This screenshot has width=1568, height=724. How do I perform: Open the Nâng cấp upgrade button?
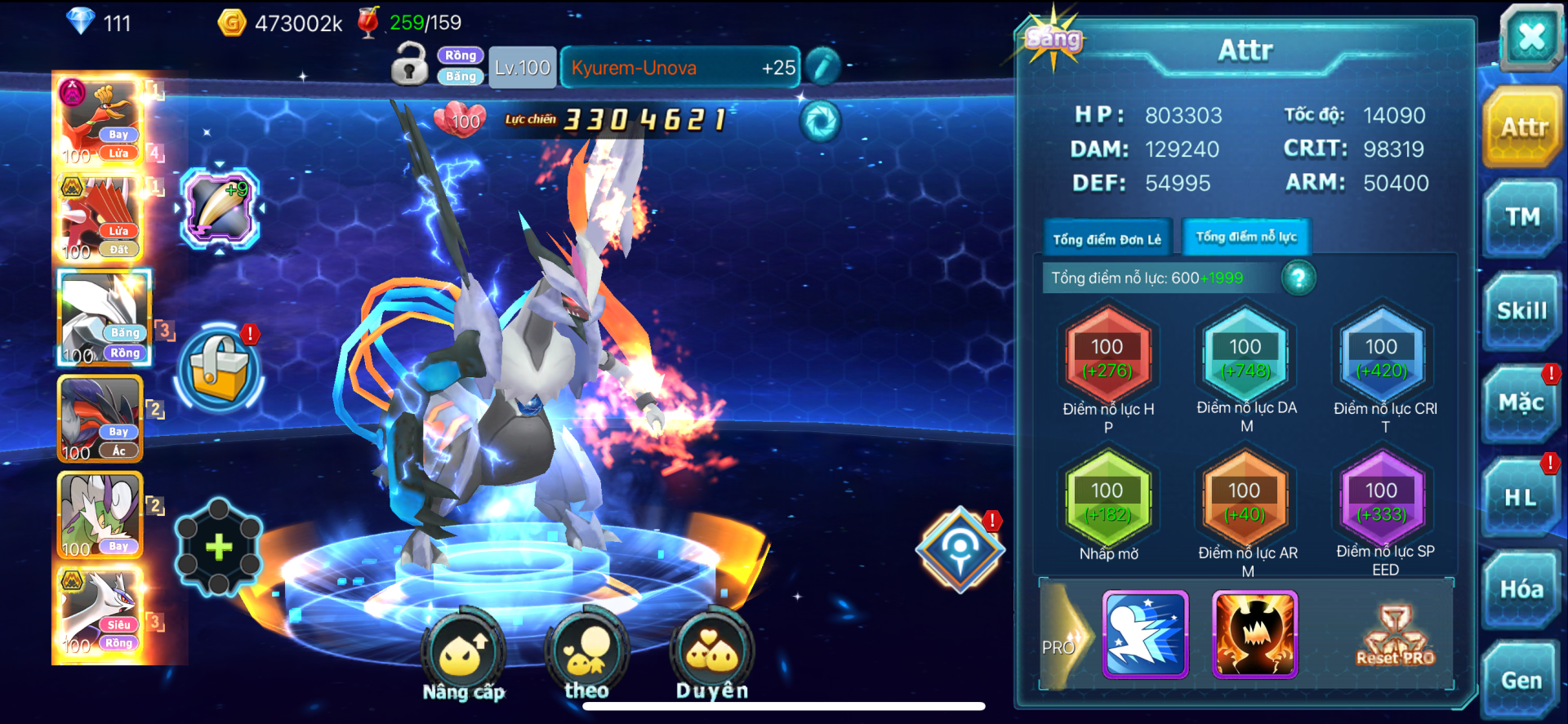(463, 655)
